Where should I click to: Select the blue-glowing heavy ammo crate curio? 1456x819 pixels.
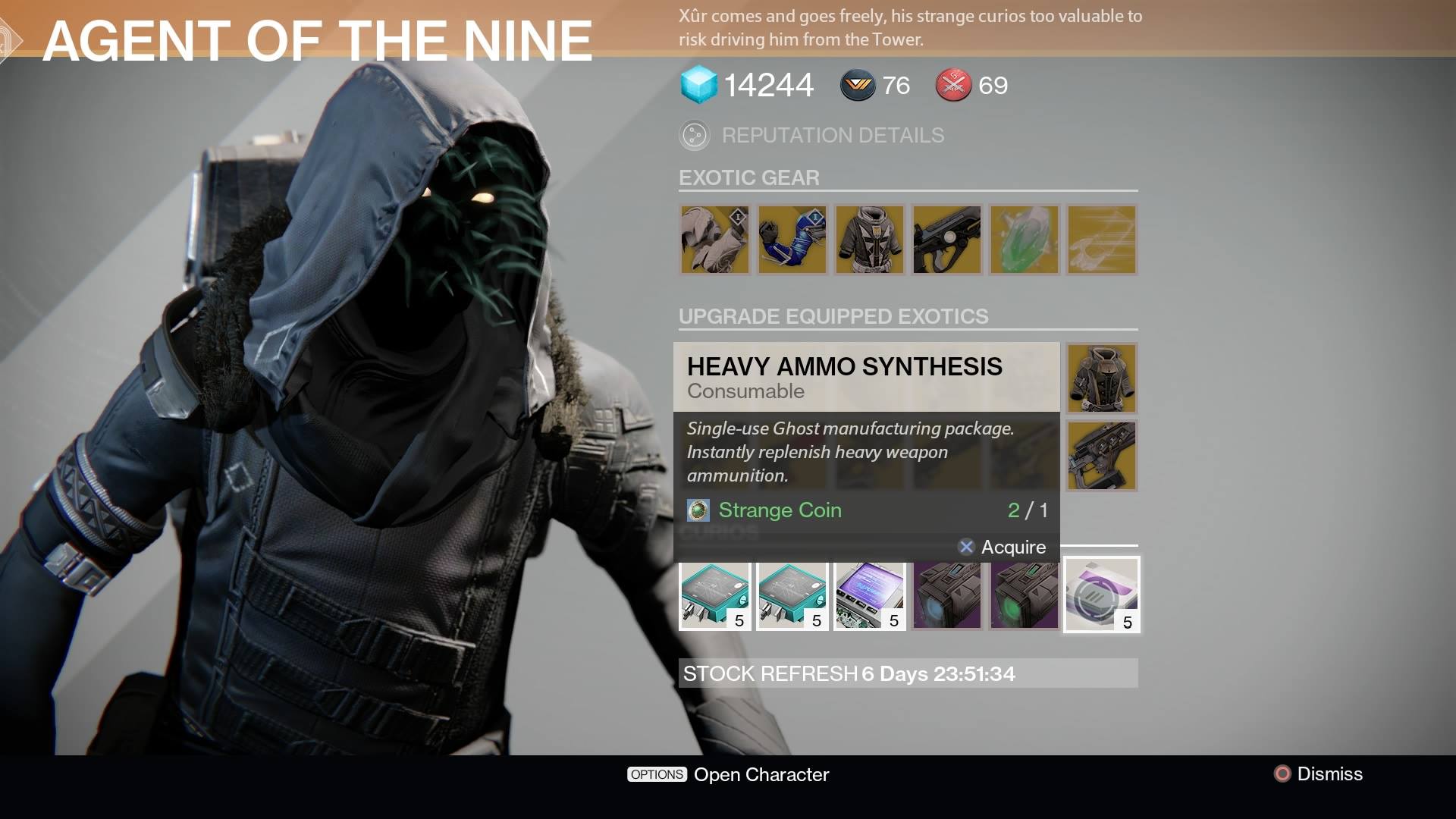coord(947,595)
